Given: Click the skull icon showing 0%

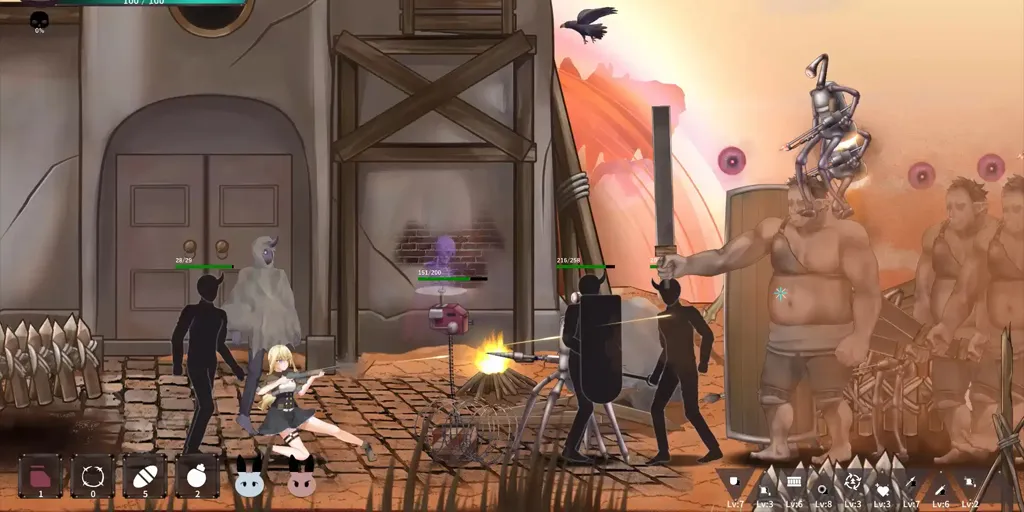Looking at the screenshot, I should point(39,20).
